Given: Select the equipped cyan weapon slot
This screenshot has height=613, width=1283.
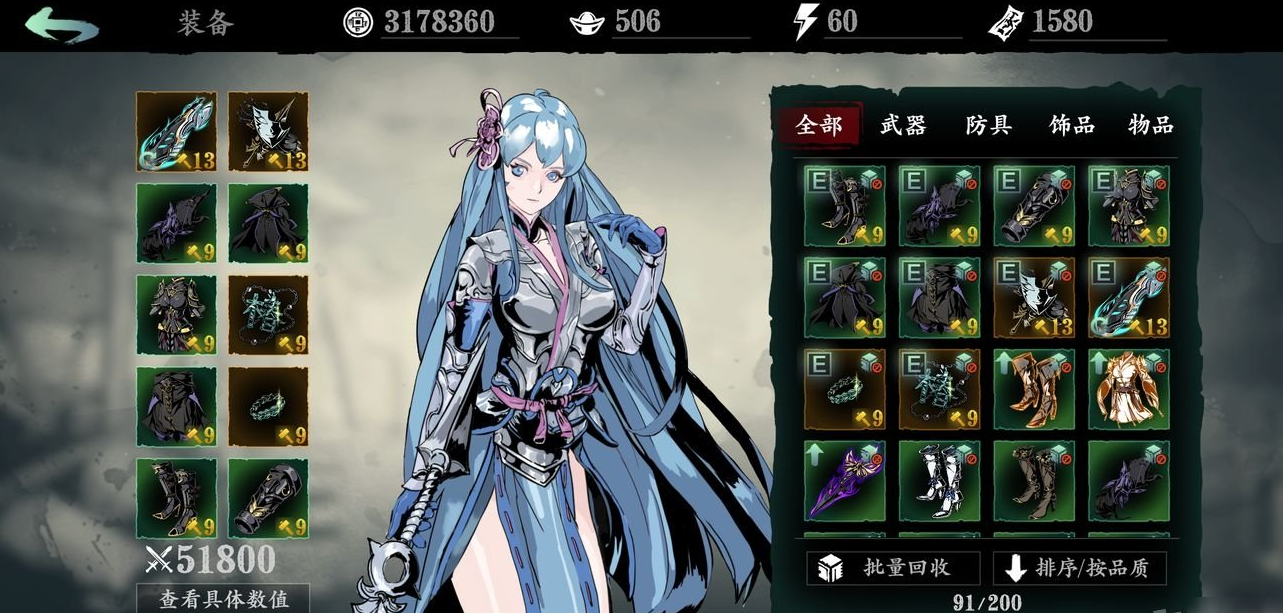Looking at the screenshot, I should (x=176, y=132).
